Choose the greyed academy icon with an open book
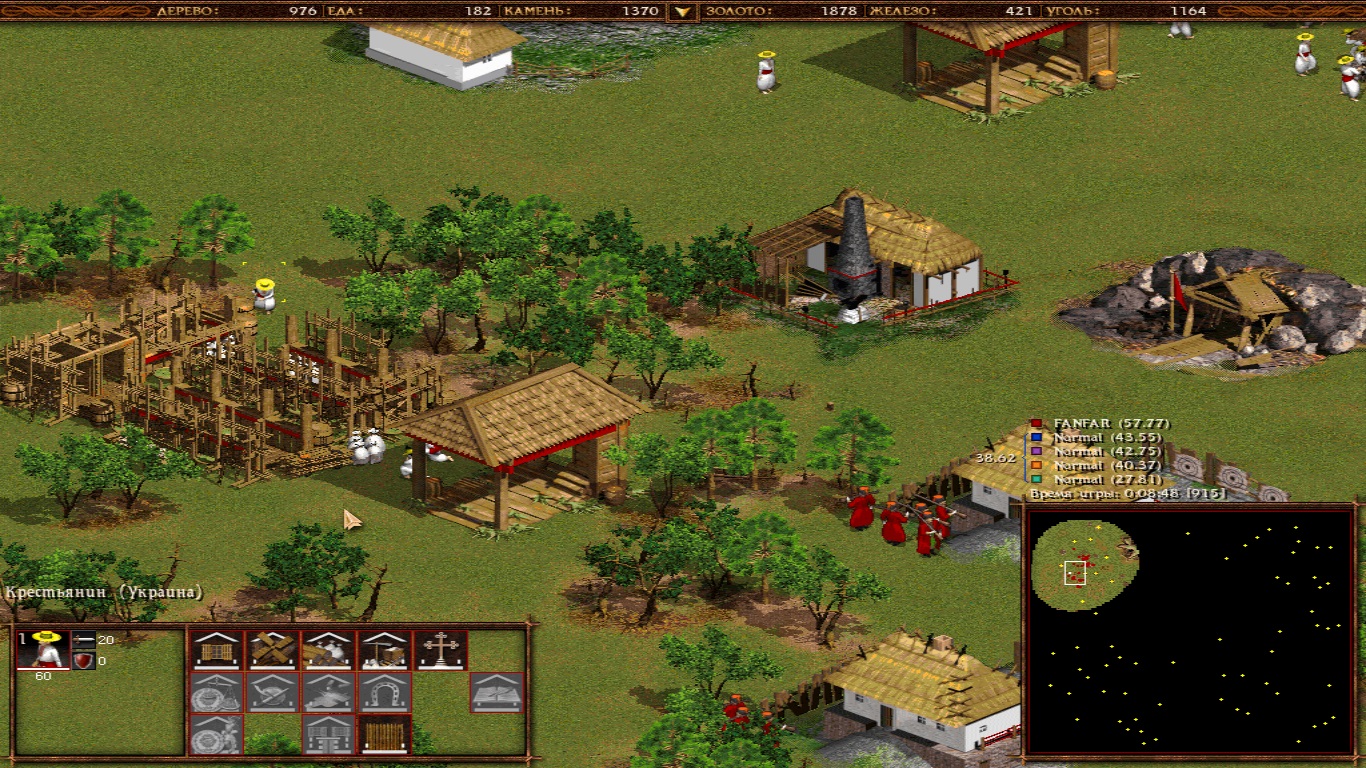The image size is (1366, 768). tap(496, 692)
